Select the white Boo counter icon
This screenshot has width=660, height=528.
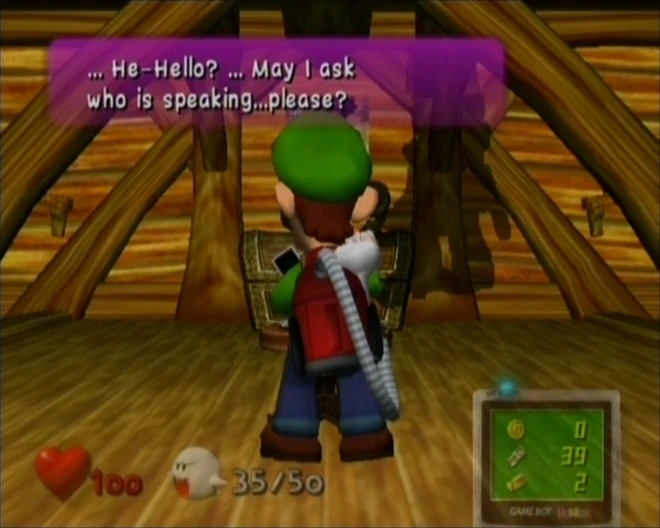[x=198, y=475]
